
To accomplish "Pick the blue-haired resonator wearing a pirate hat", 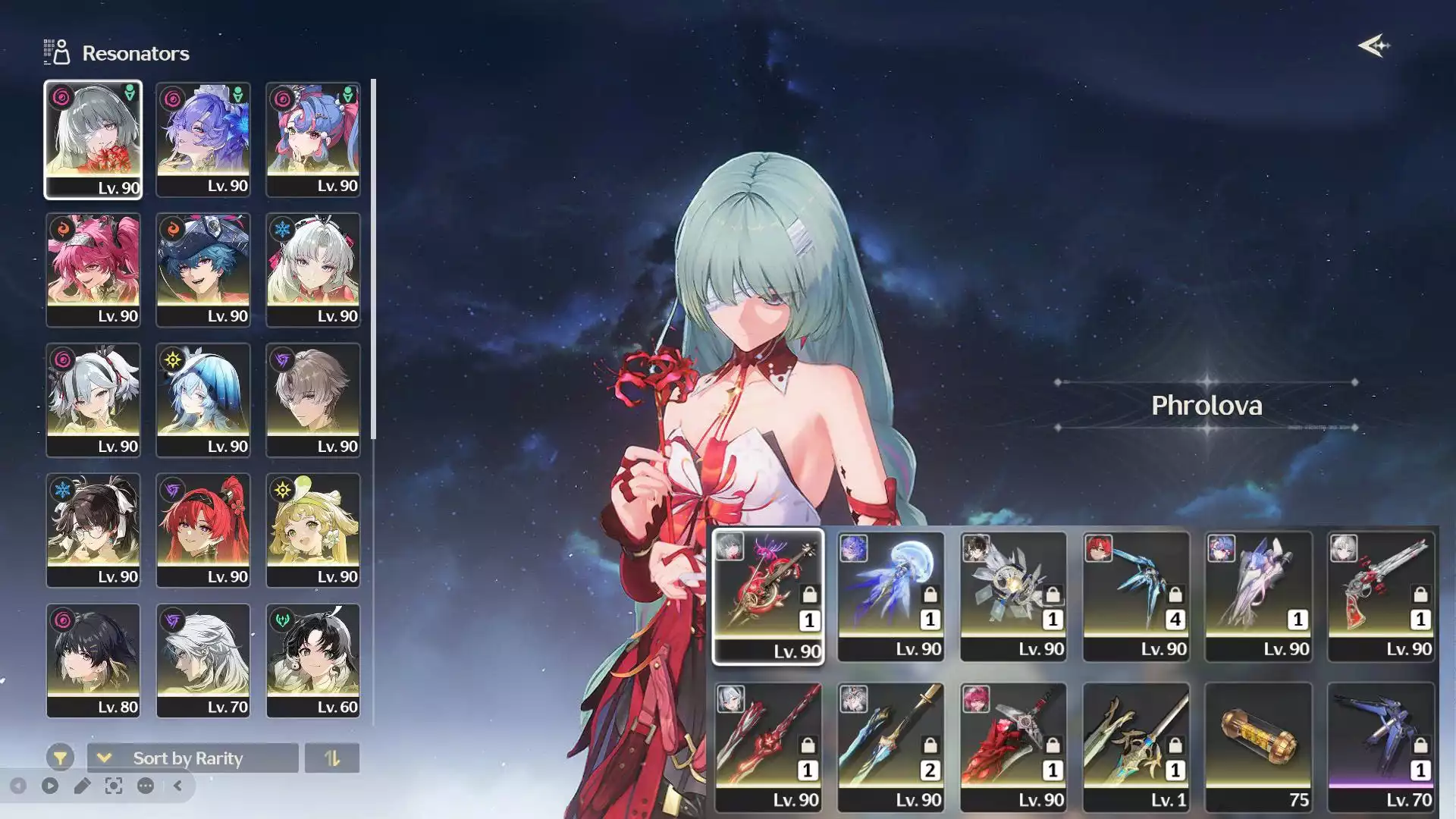I will click(202, 270).
